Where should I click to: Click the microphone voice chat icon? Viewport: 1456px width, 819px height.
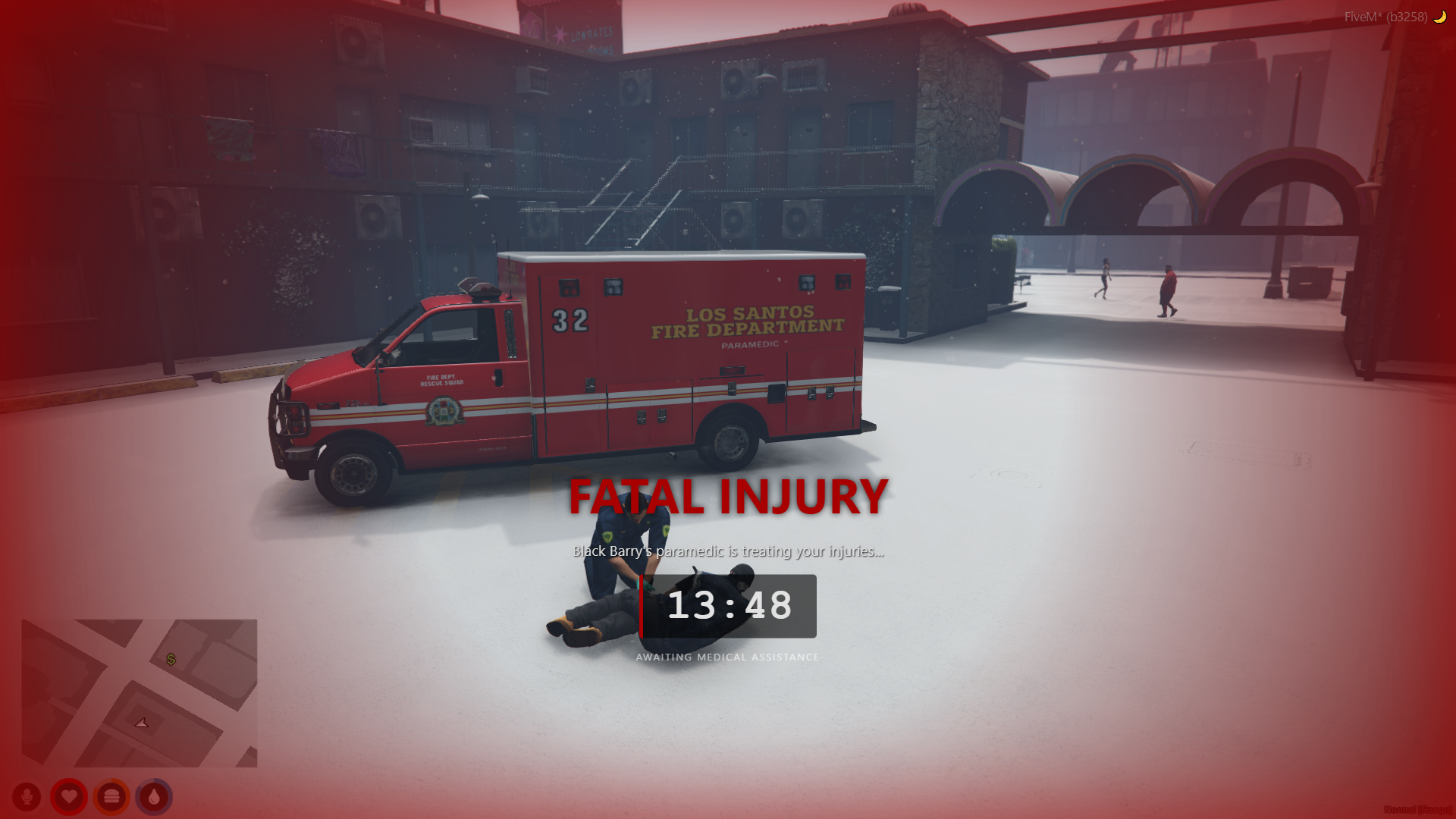pyautogui.click(x=27, y=797)
